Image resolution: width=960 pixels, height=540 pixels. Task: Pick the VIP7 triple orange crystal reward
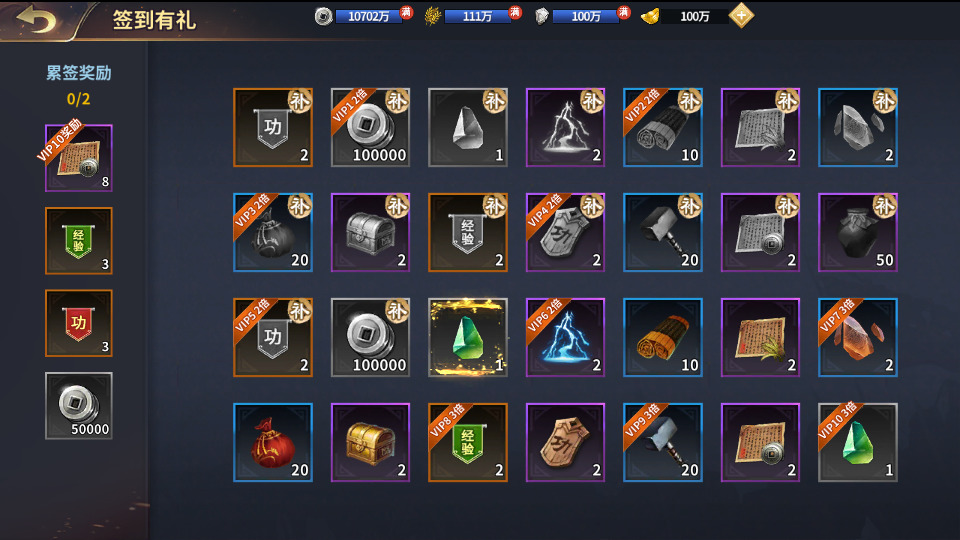[858, 337]
